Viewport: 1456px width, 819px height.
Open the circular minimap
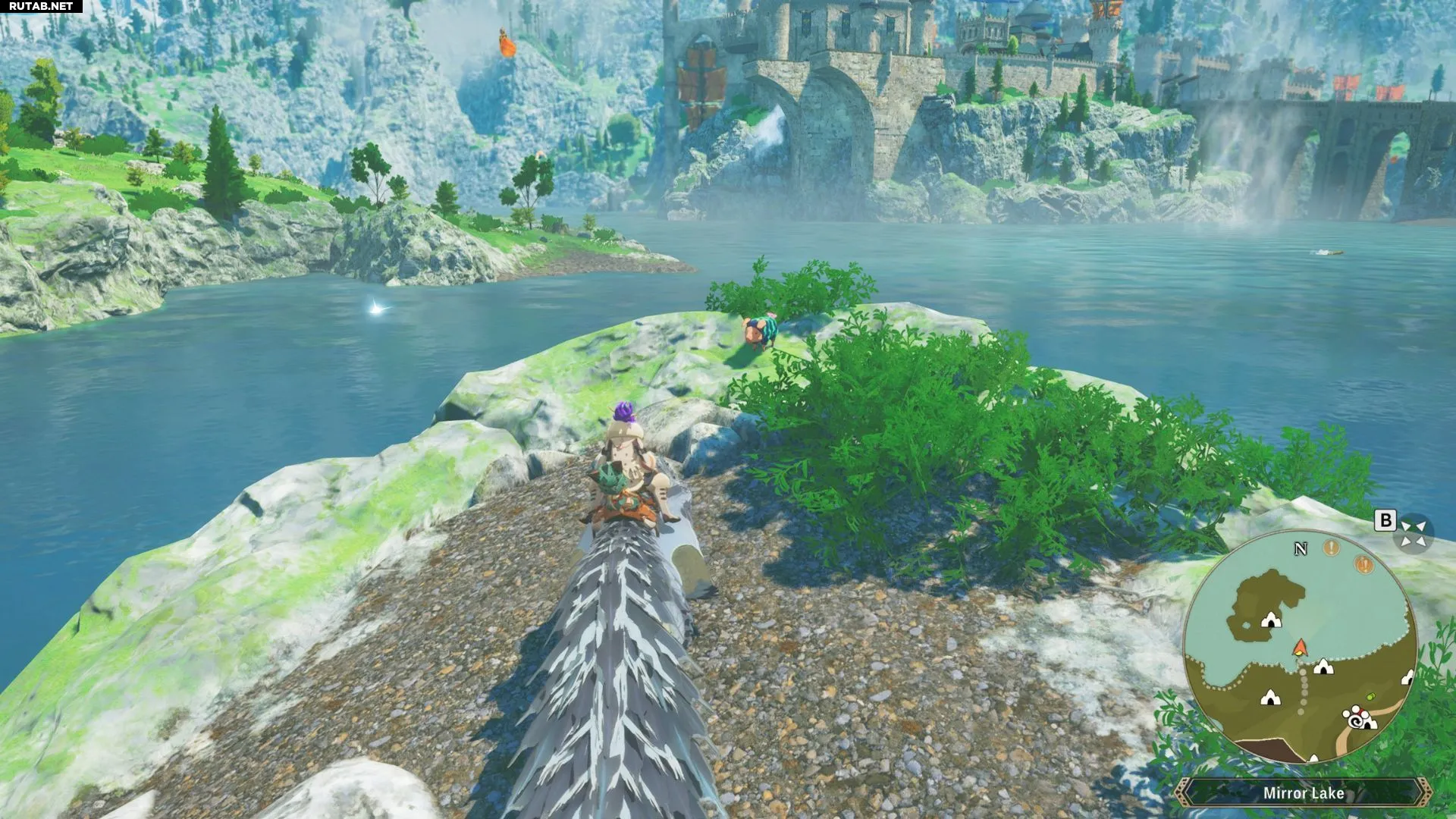pyautogui.click(x=1300, y=647)
